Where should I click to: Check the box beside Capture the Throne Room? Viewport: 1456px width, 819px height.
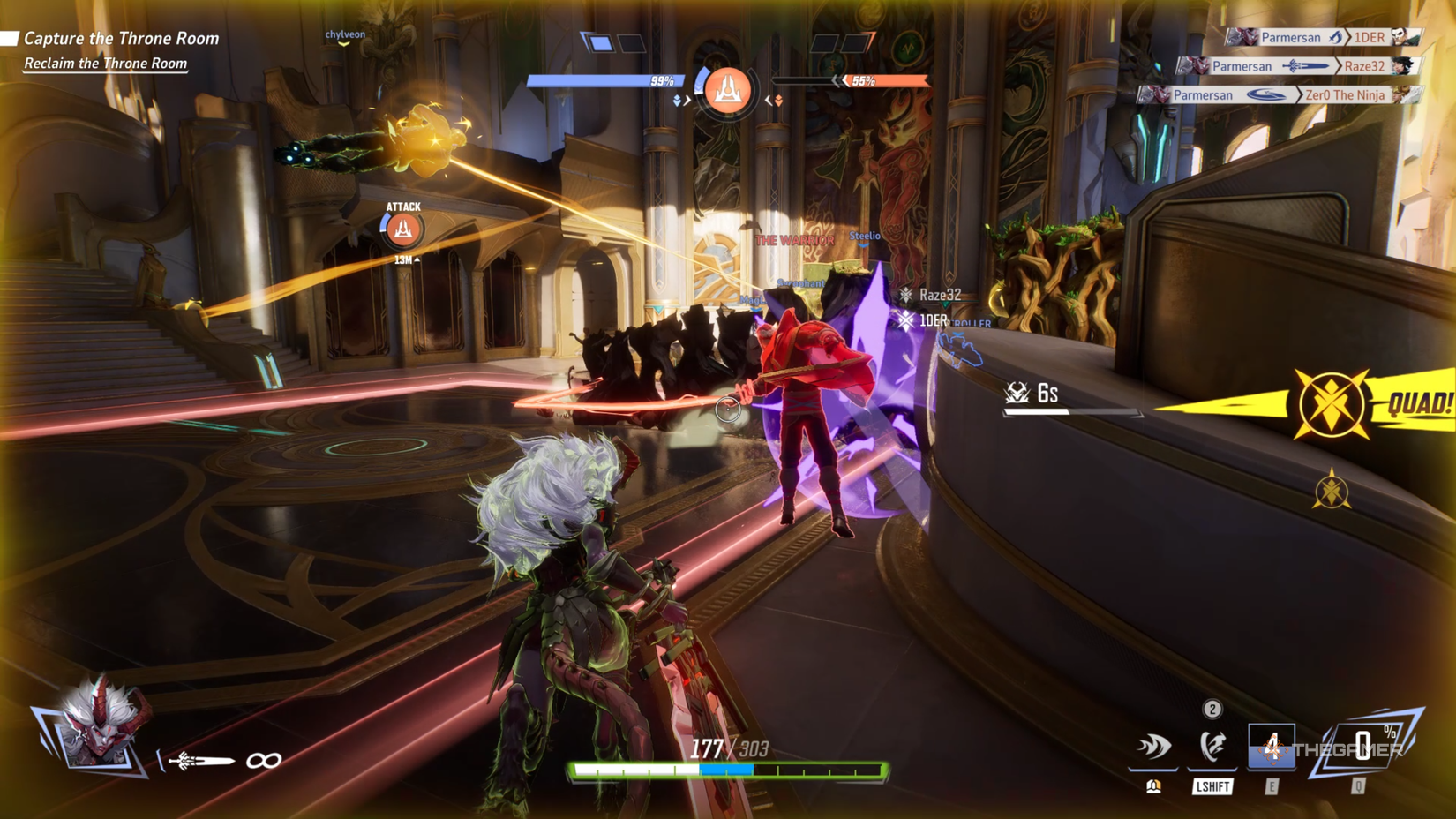tap(11, 37)
